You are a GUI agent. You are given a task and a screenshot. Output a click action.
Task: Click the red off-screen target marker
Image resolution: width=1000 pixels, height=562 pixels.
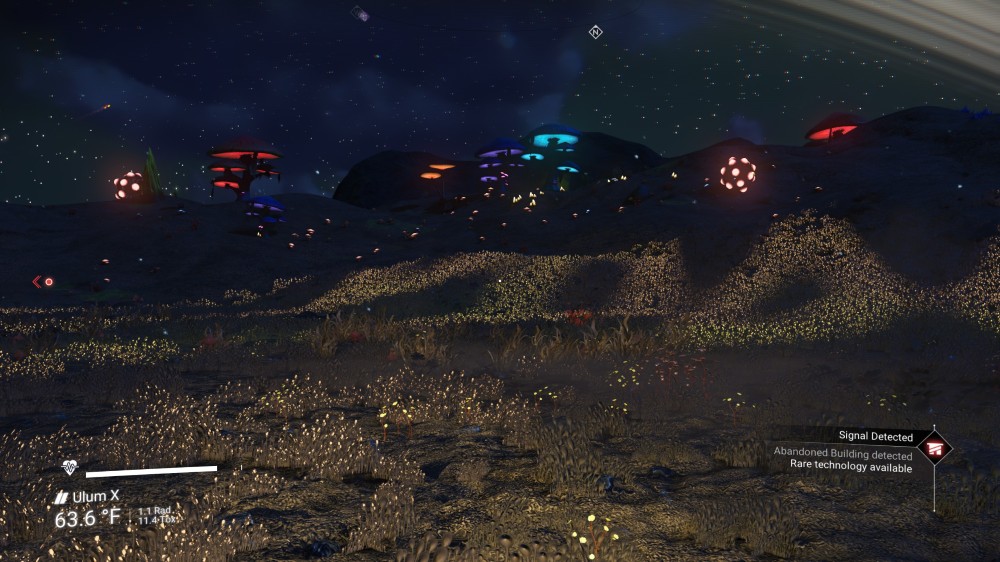tap(44, 282)
